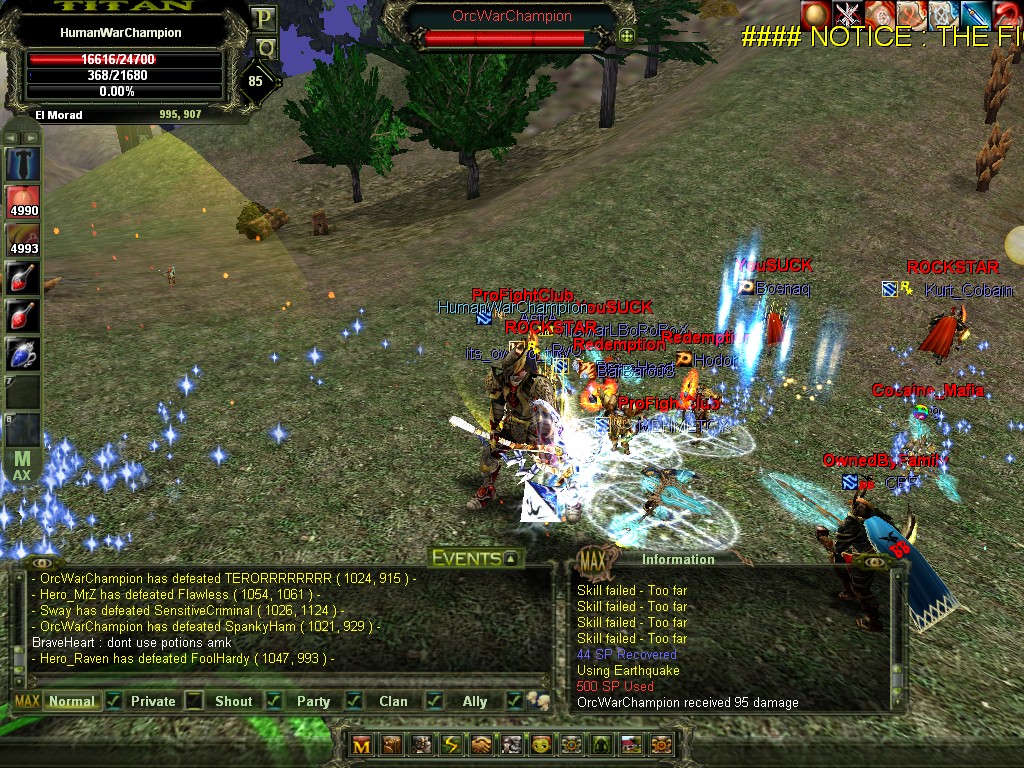Viewport: 1024px width, 768px height.
Task: Use the red orb item stacked 4990
Action: click(22, 202)
